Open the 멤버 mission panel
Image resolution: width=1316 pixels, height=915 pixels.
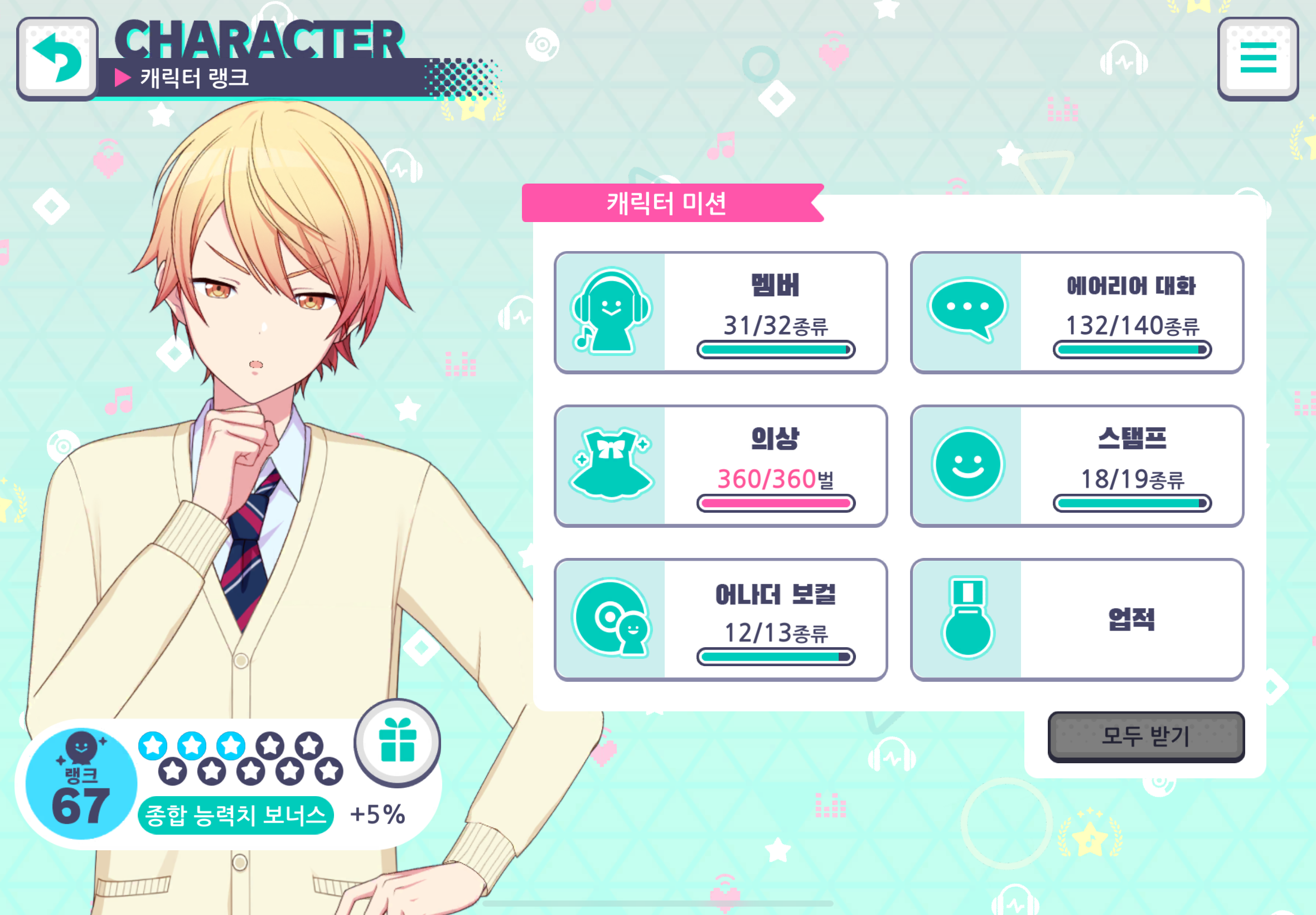[720, 312]
